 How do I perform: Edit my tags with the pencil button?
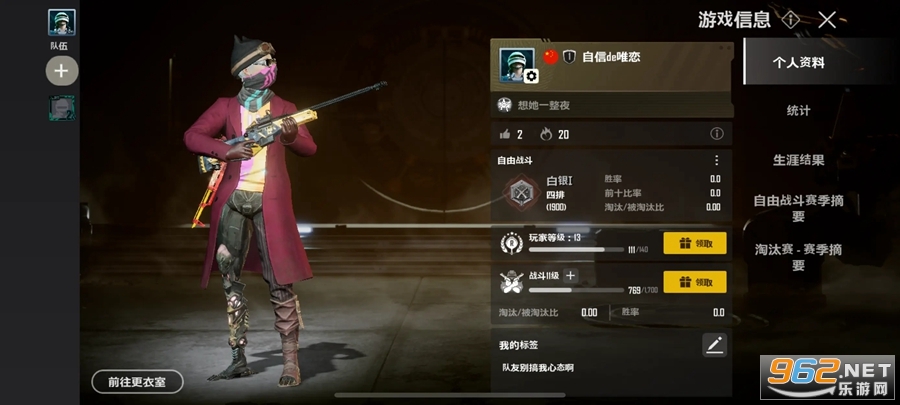tap(714, 345)
